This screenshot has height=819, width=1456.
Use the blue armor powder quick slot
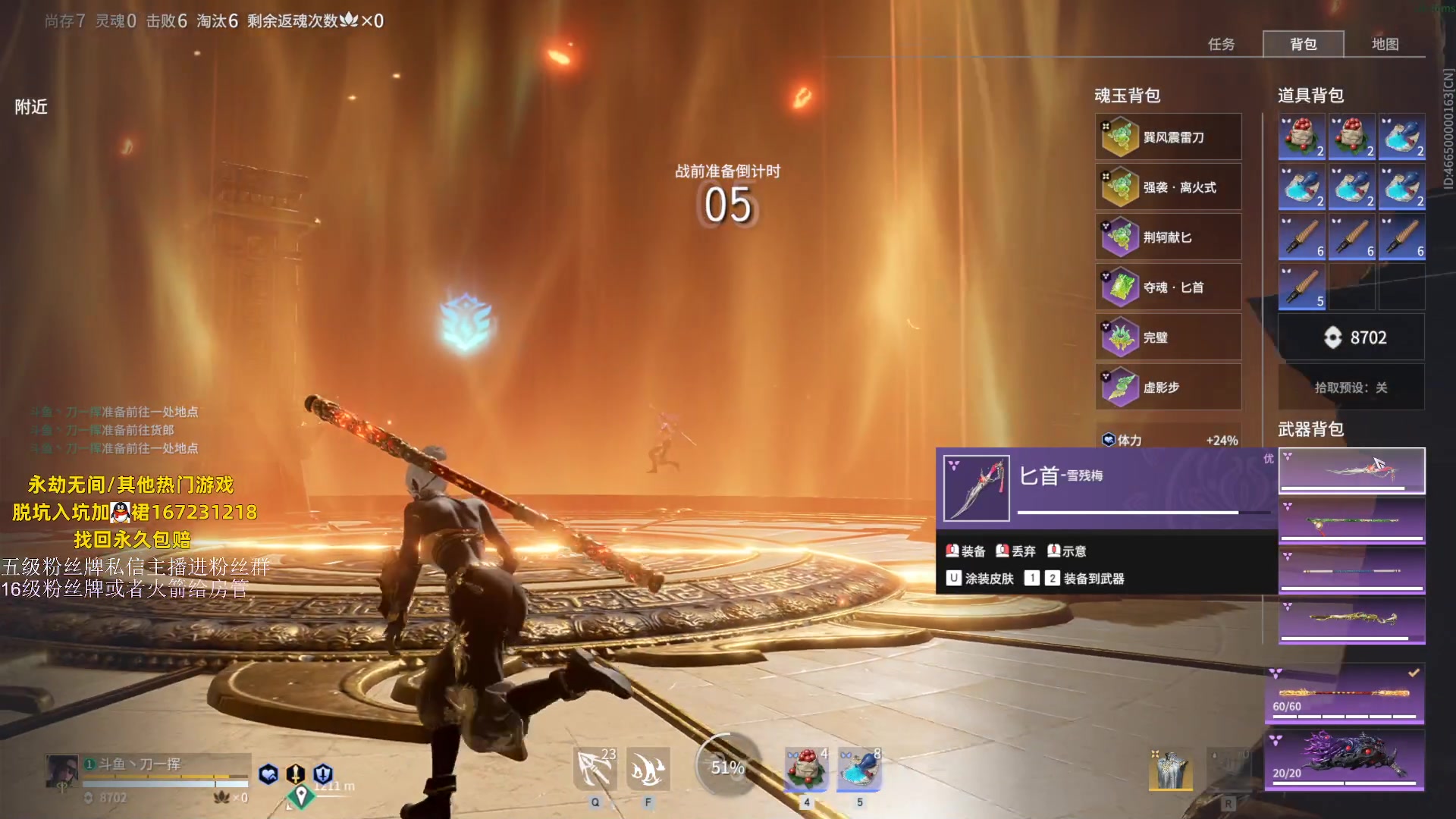(859, 769)
